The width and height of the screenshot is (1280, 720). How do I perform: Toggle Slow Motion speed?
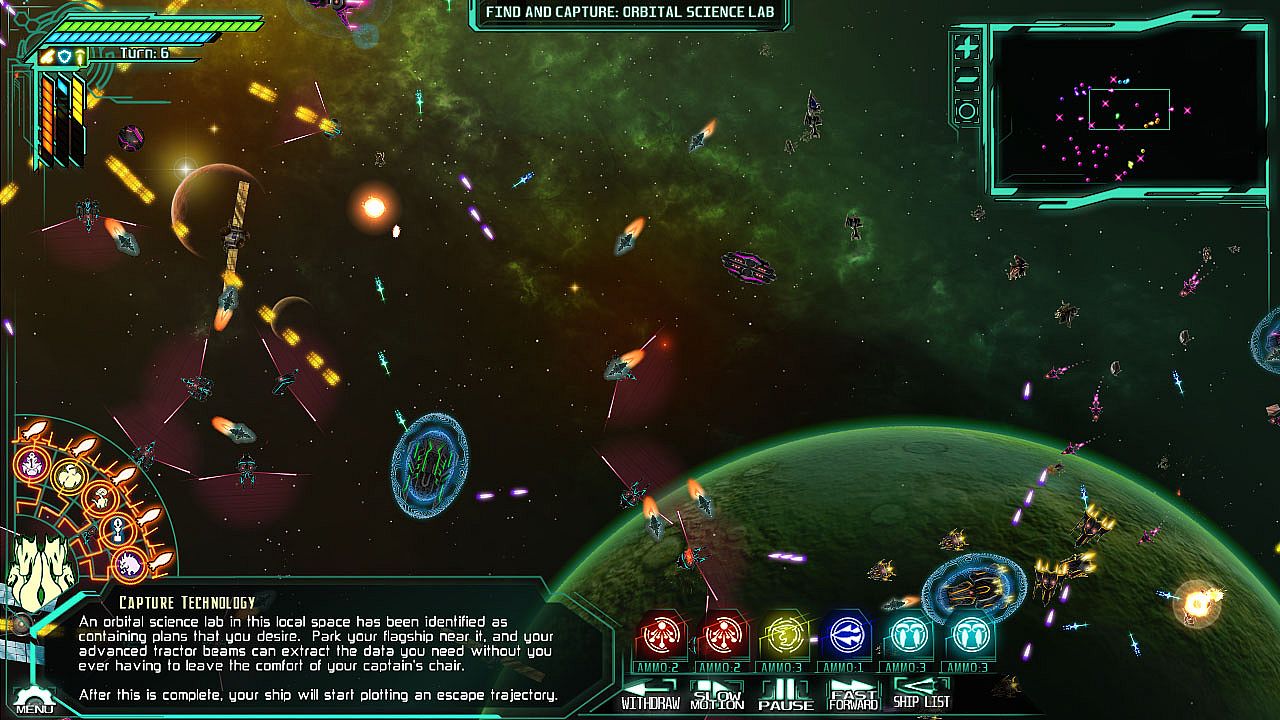(717, 694)
